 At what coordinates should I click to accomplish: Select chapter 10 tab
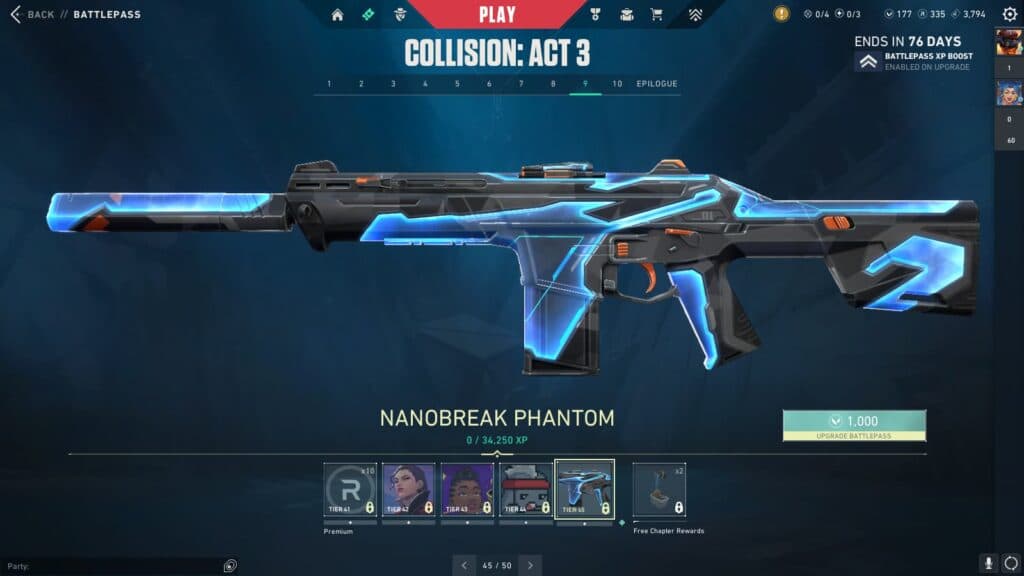[617, 84]
